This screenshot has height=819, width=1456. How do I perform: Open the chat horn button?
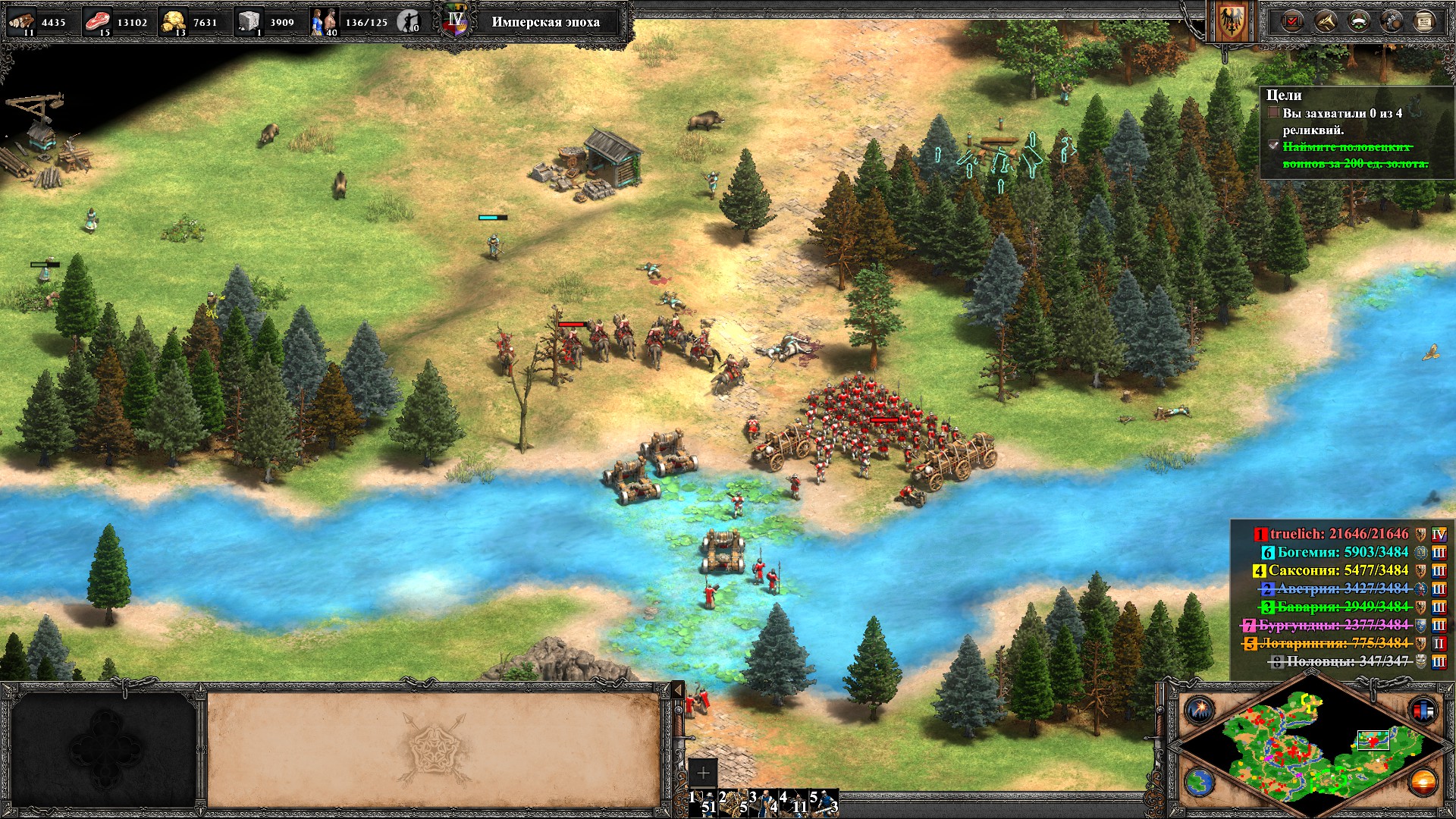(1326, 21)
